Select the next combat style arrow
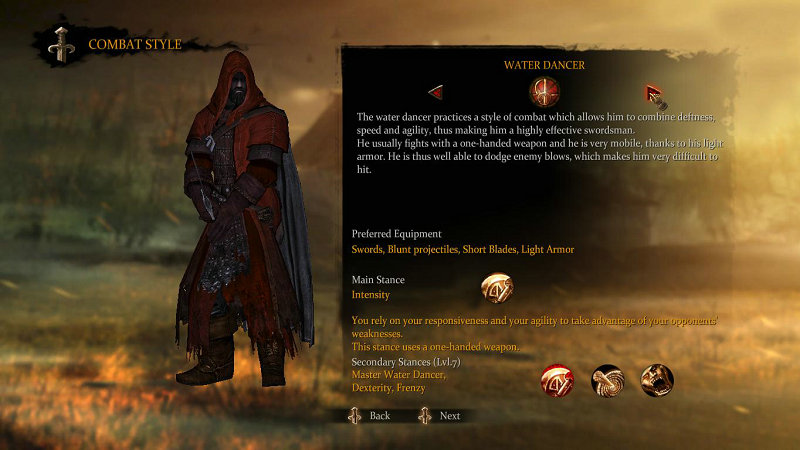 (653, 93)
